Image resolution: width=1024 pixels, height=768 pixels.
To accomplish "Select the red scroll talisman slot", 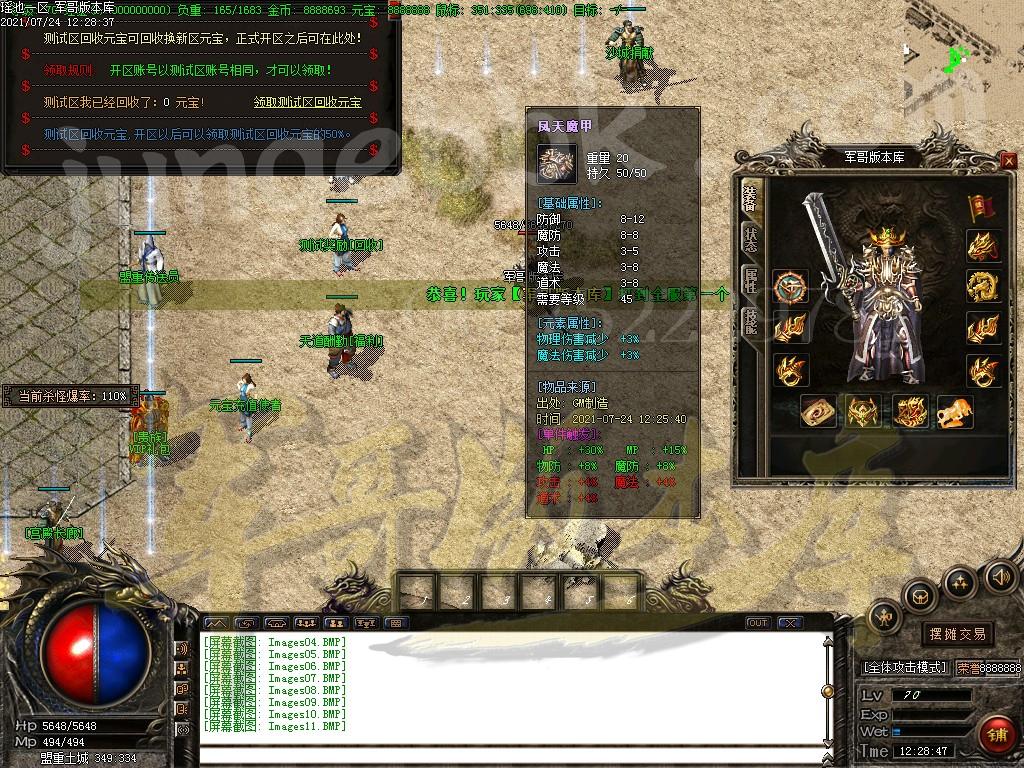I will [818, 411].
